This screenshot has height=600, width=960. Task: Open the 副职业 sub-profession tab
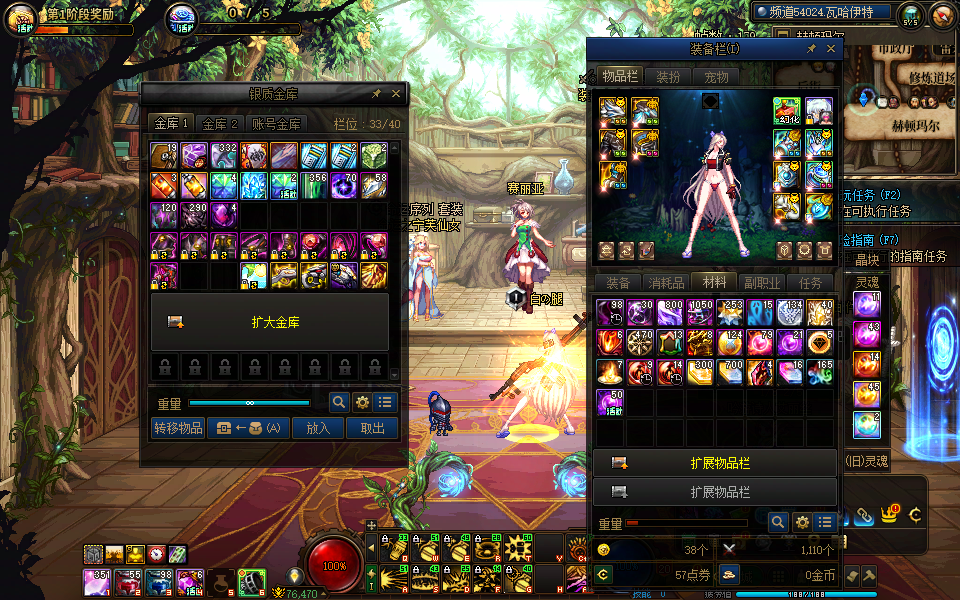[762, 283]
